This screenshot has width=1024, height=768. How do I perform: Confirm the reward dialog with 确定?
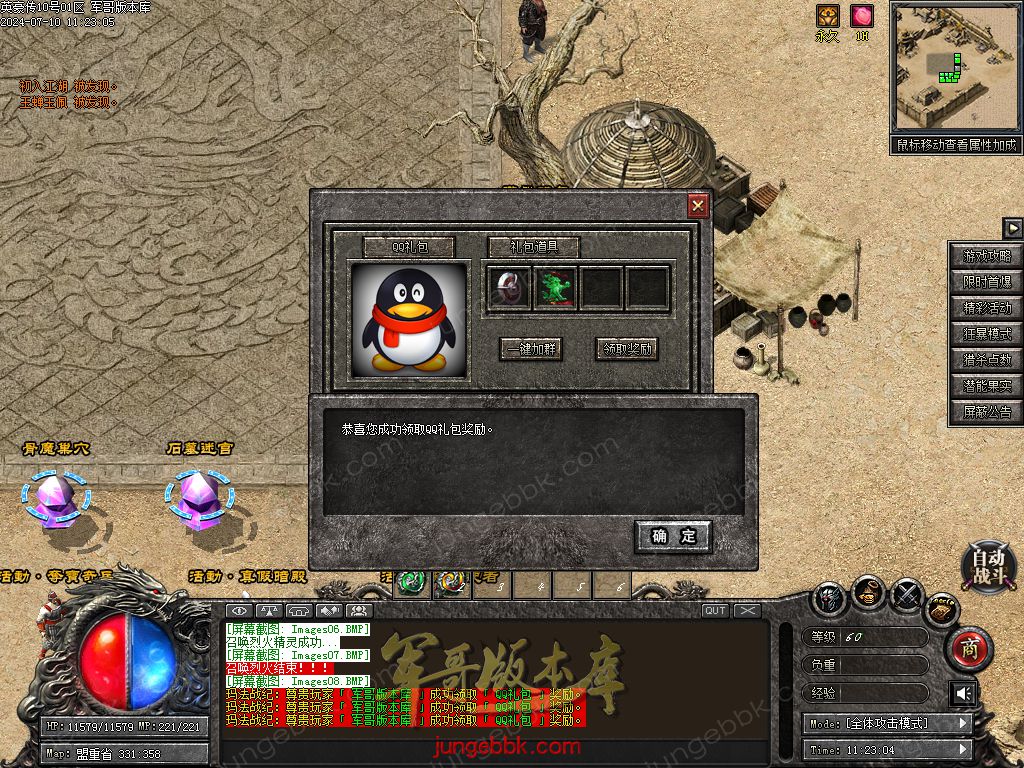point(673,537)
